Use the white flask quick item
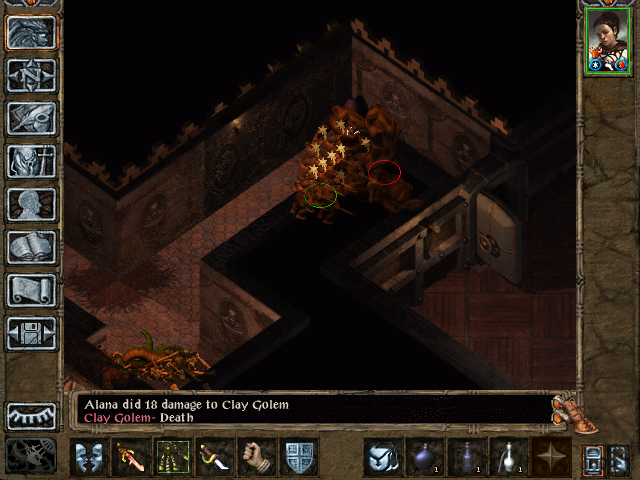Image resolution: width=640 pixels, height=480 pixels. (x=508, y=457)
